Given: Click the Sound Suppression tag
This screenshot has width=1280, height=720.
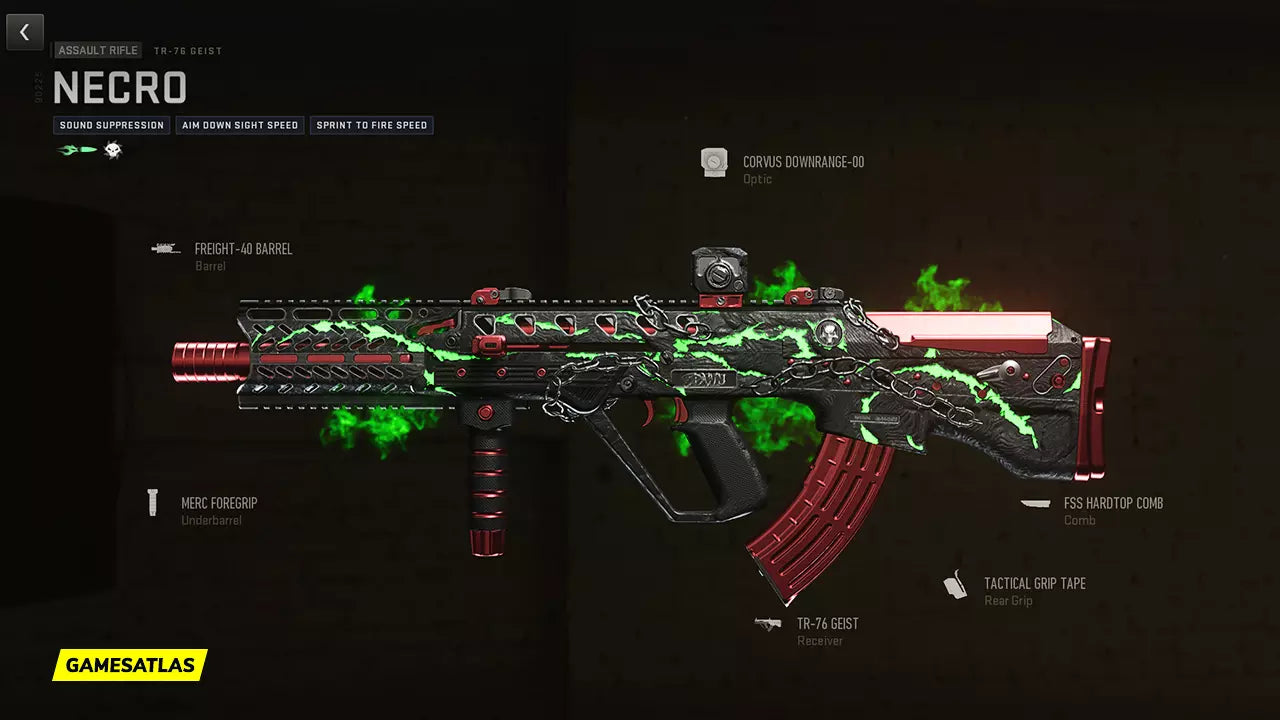Looking at the screenshot, I should [x=111, y=125].
